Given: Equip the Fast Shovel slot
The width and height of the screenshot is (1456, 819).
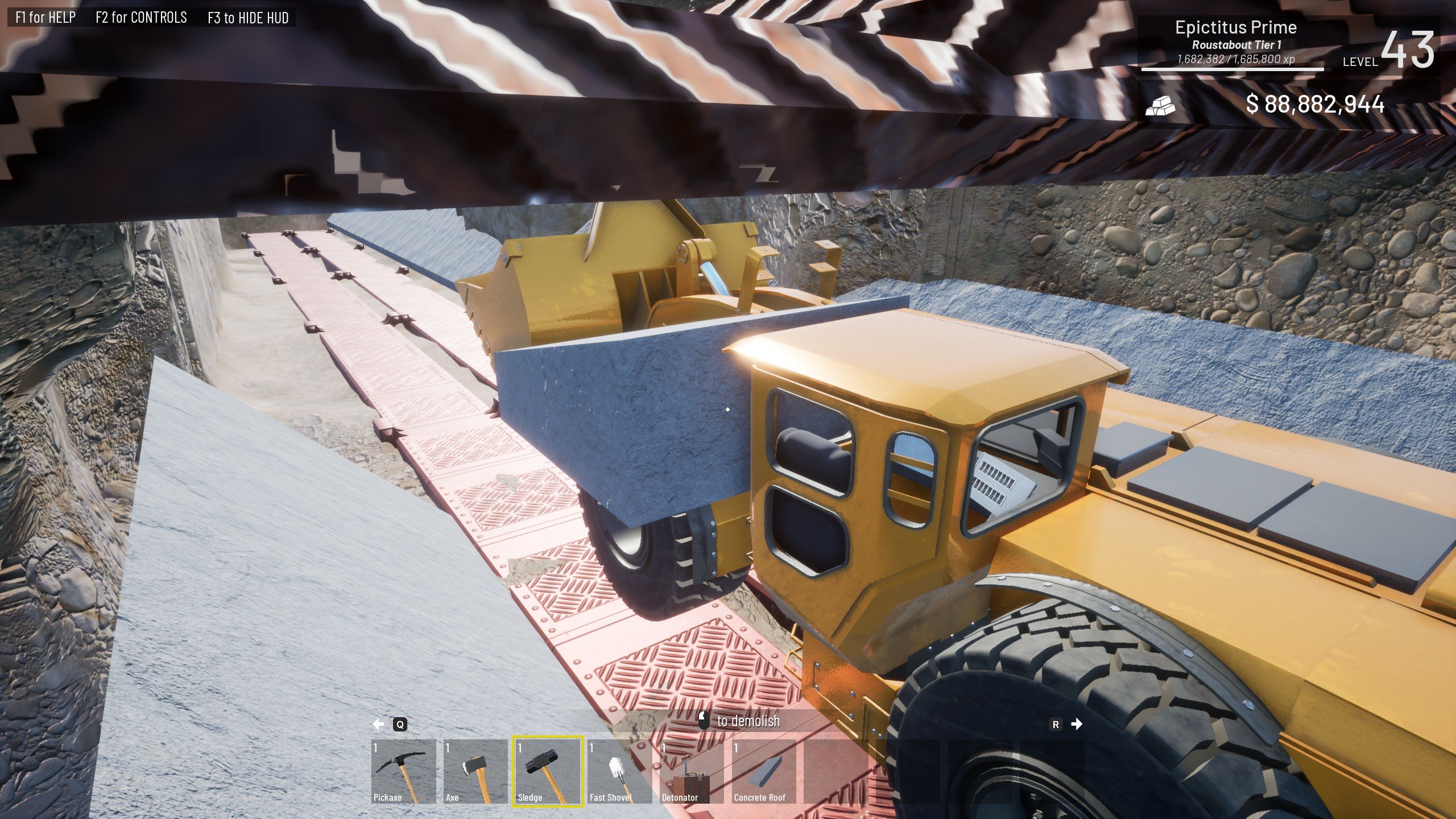Looking at the screenshot, I should coord(619,771).
